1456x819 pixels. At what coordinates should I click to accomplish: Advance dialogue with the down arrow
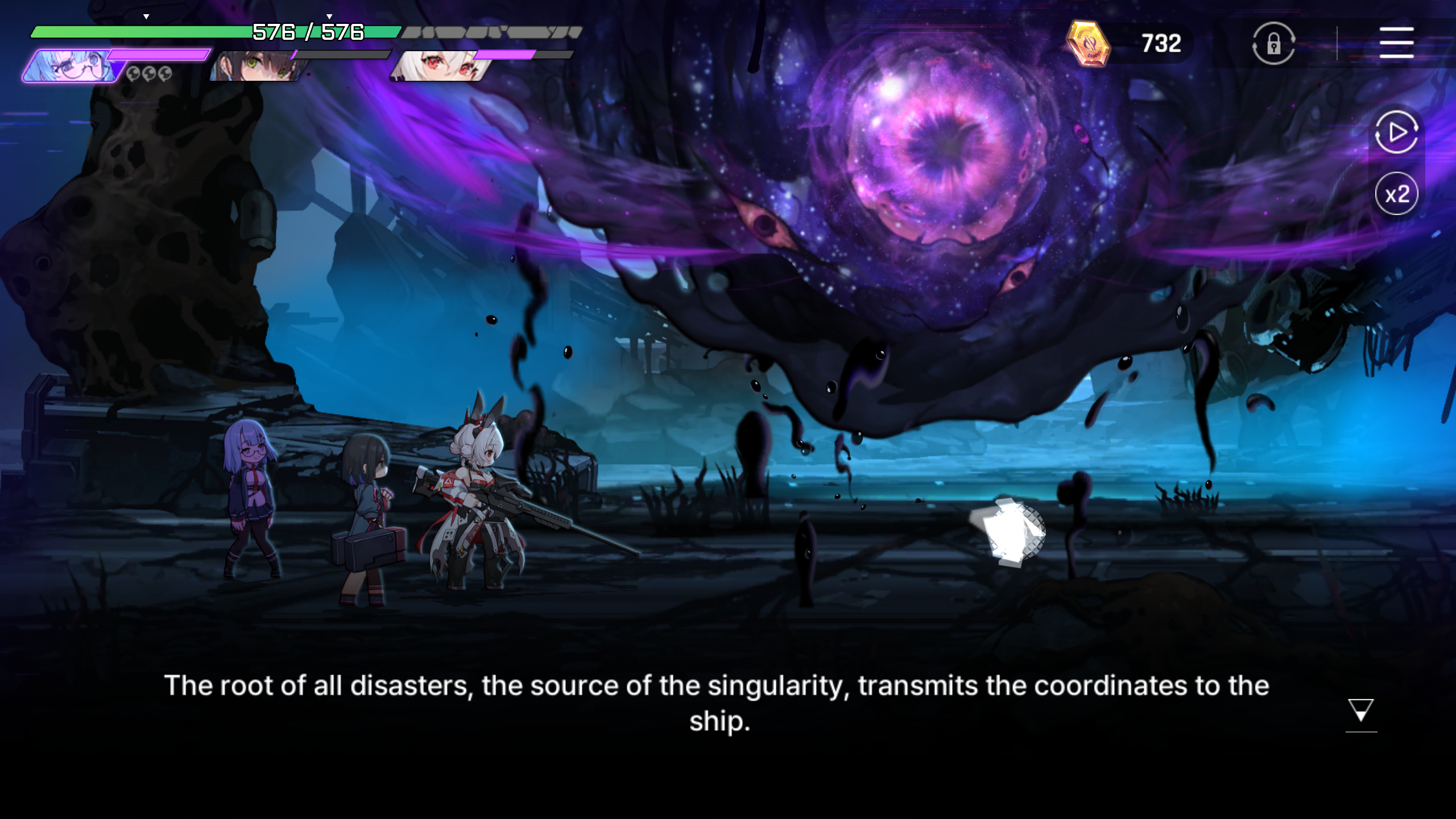coord(1360,711)
